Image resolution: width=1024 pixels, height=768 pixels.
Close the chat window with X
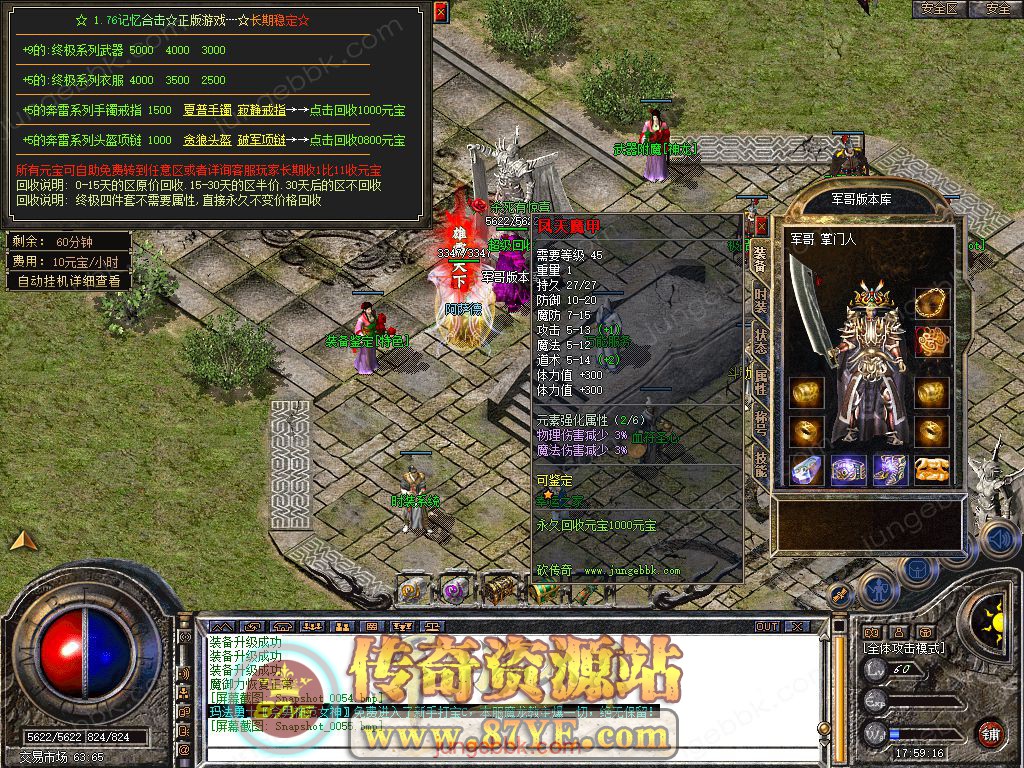click(798, 627)
